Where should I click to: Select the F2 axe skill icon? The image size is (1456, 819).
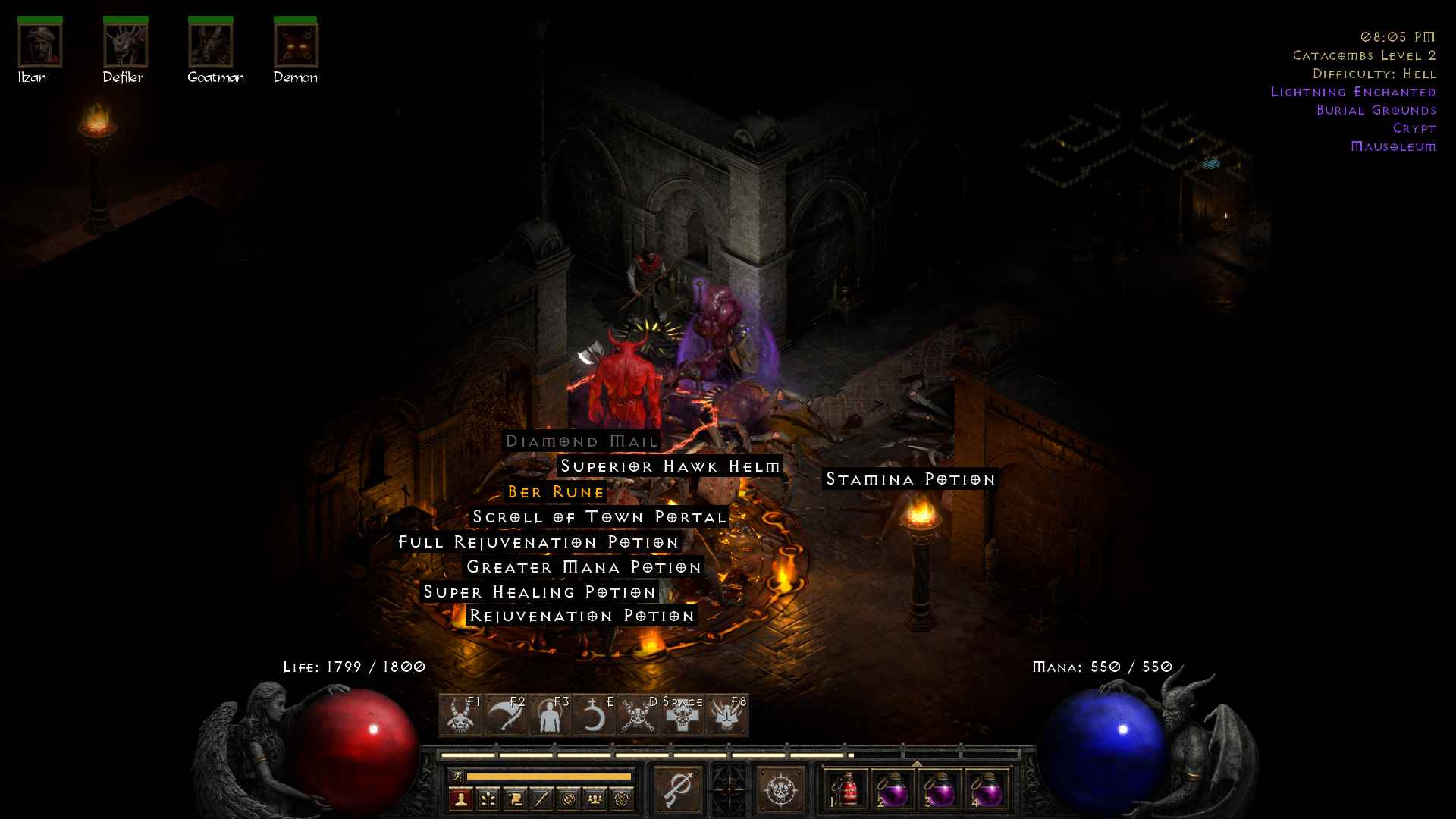508,715
